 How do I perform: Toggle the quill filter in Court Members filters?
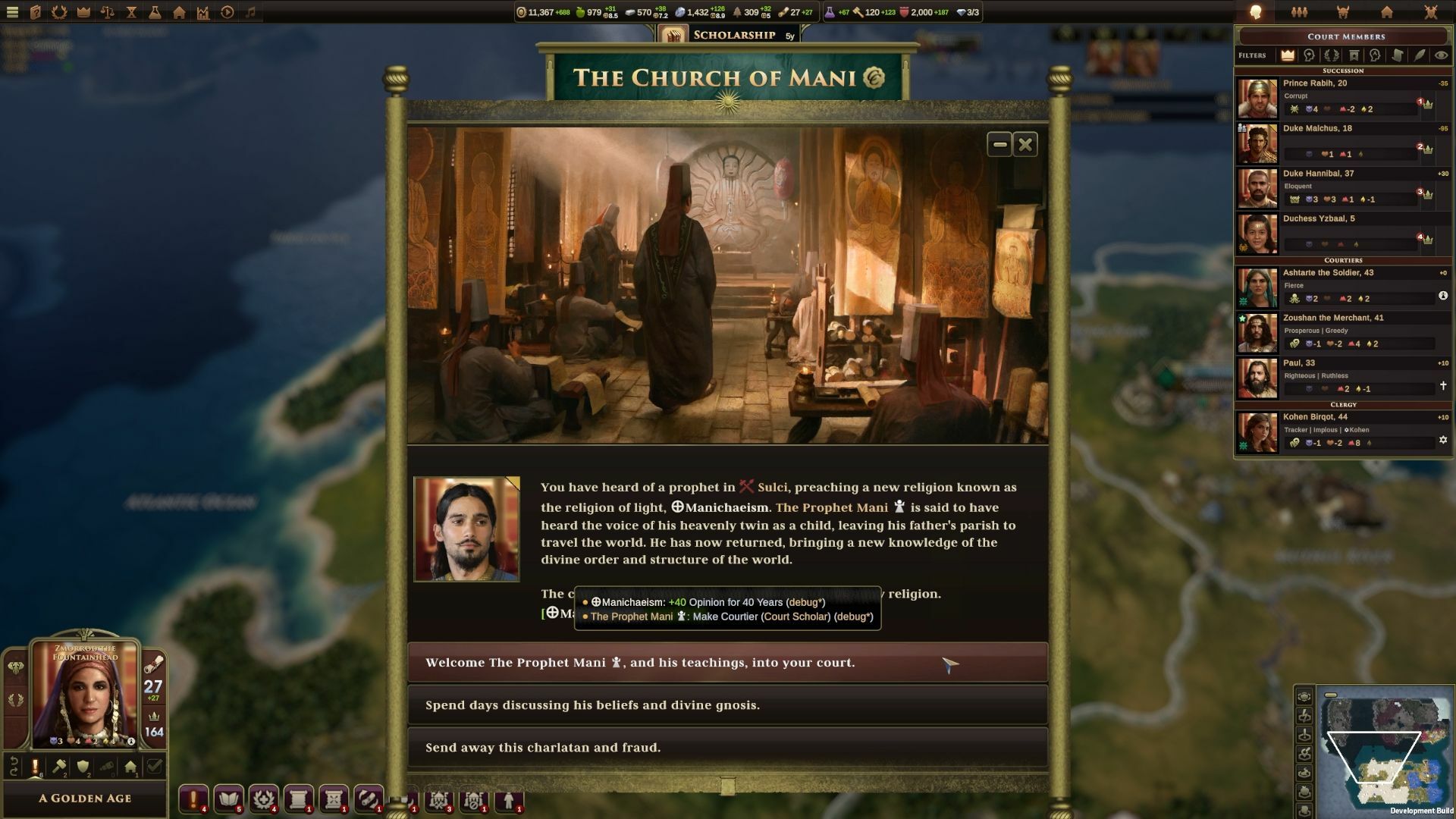click(x=1419, y=55)
